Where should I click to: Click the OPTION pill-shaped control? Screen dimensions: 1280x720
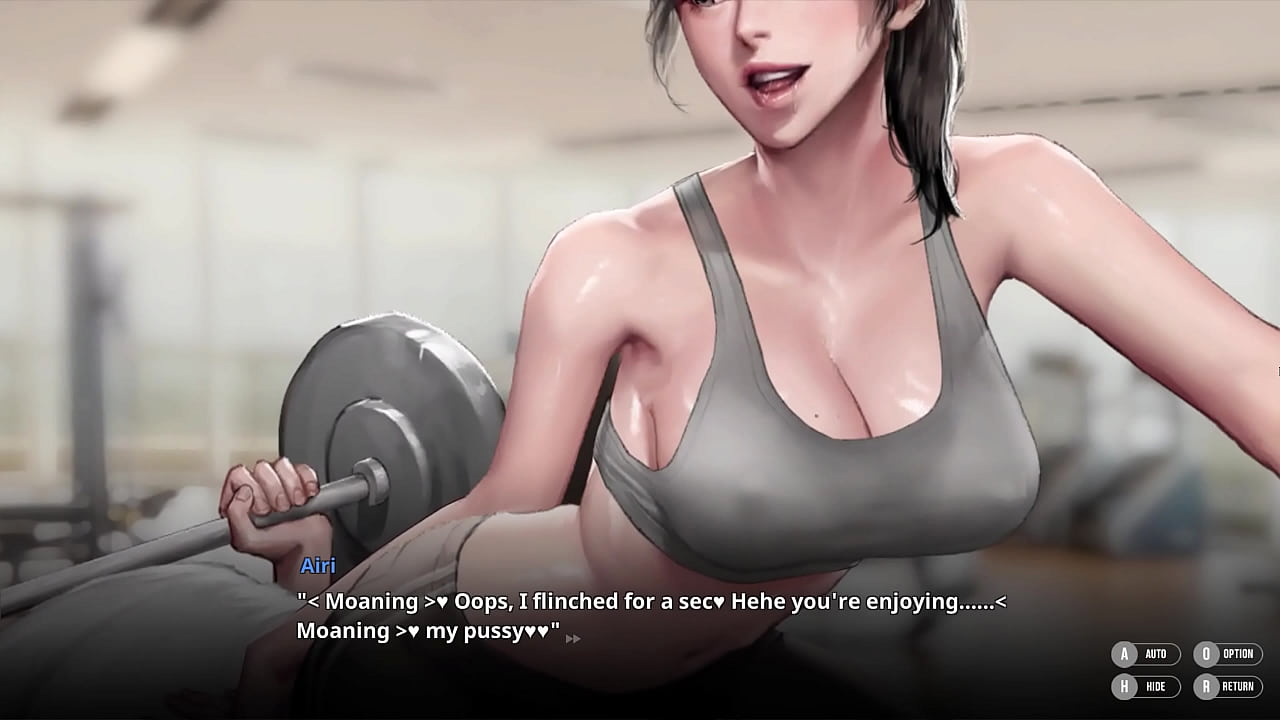coord(1233,654)
